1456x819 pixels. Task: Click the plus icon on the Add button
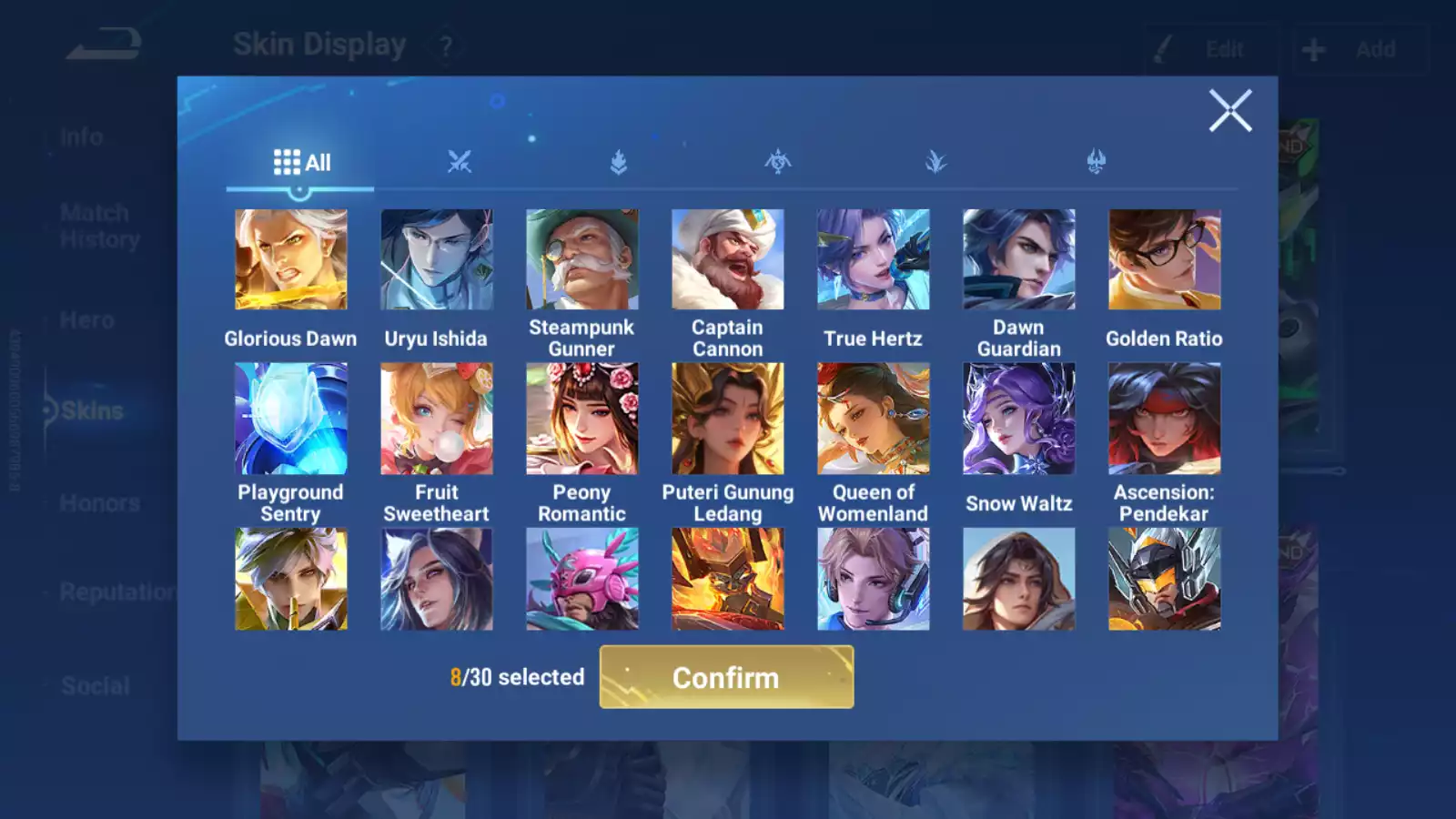[x=1311, y=47]
